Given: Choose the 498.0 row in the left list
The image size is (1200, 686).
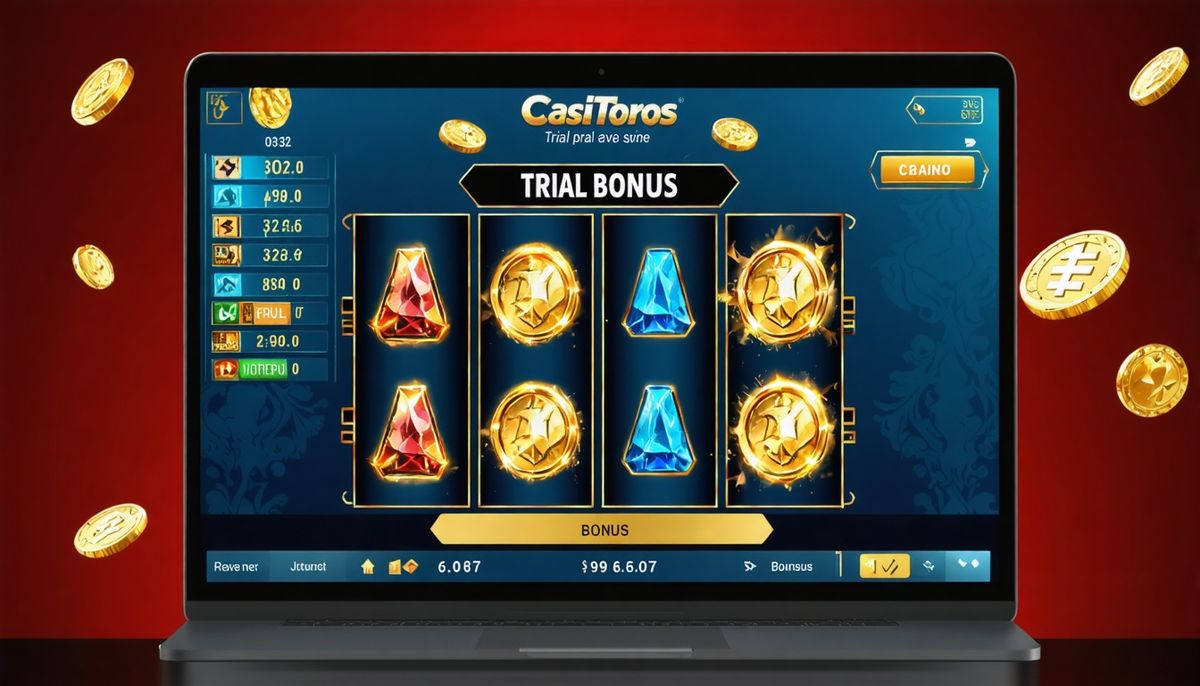Looking at the screenshot, I should pos(267,197).
